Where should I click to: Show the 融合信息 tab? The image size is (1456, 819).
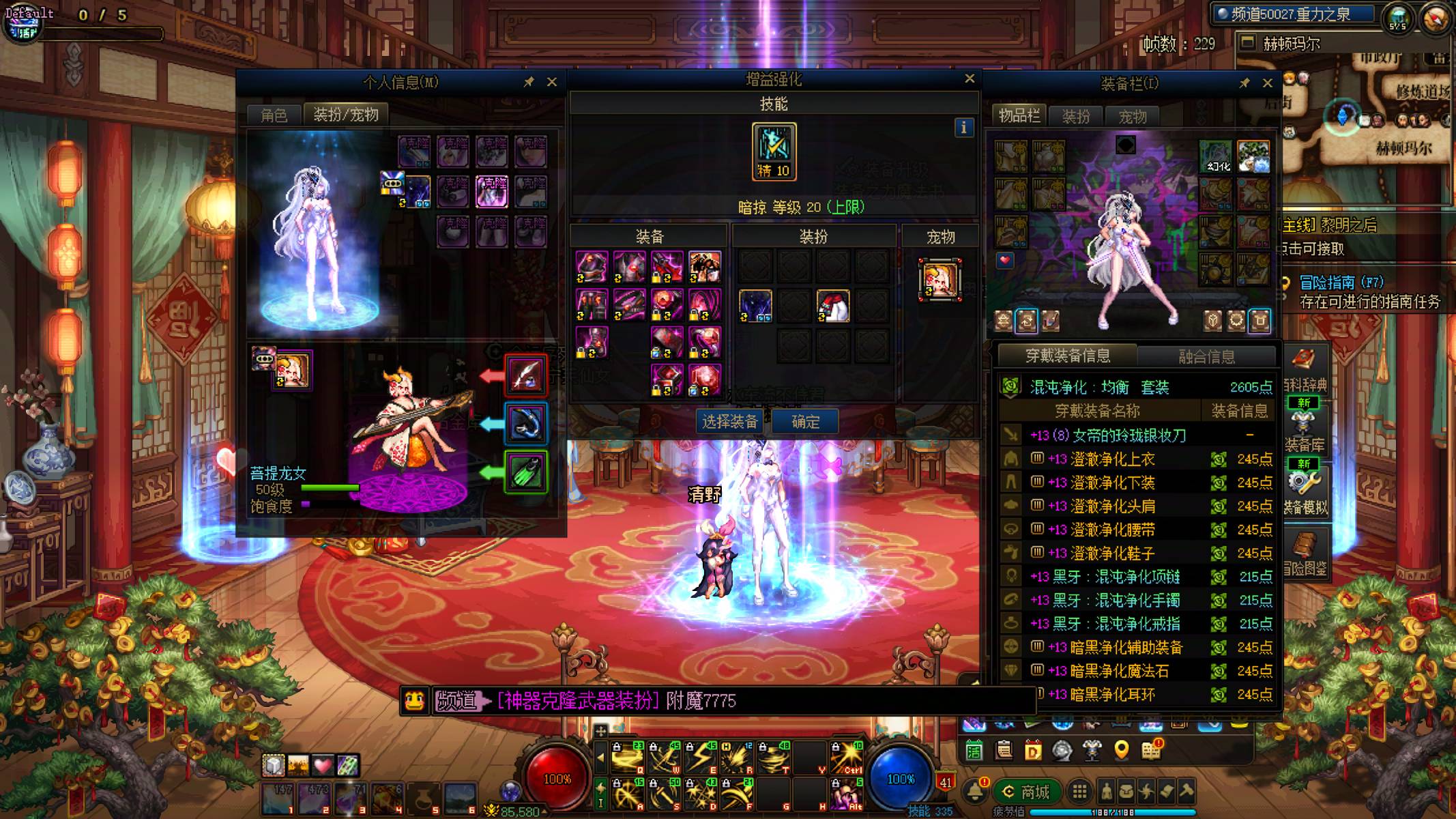tap(1206, 356)
